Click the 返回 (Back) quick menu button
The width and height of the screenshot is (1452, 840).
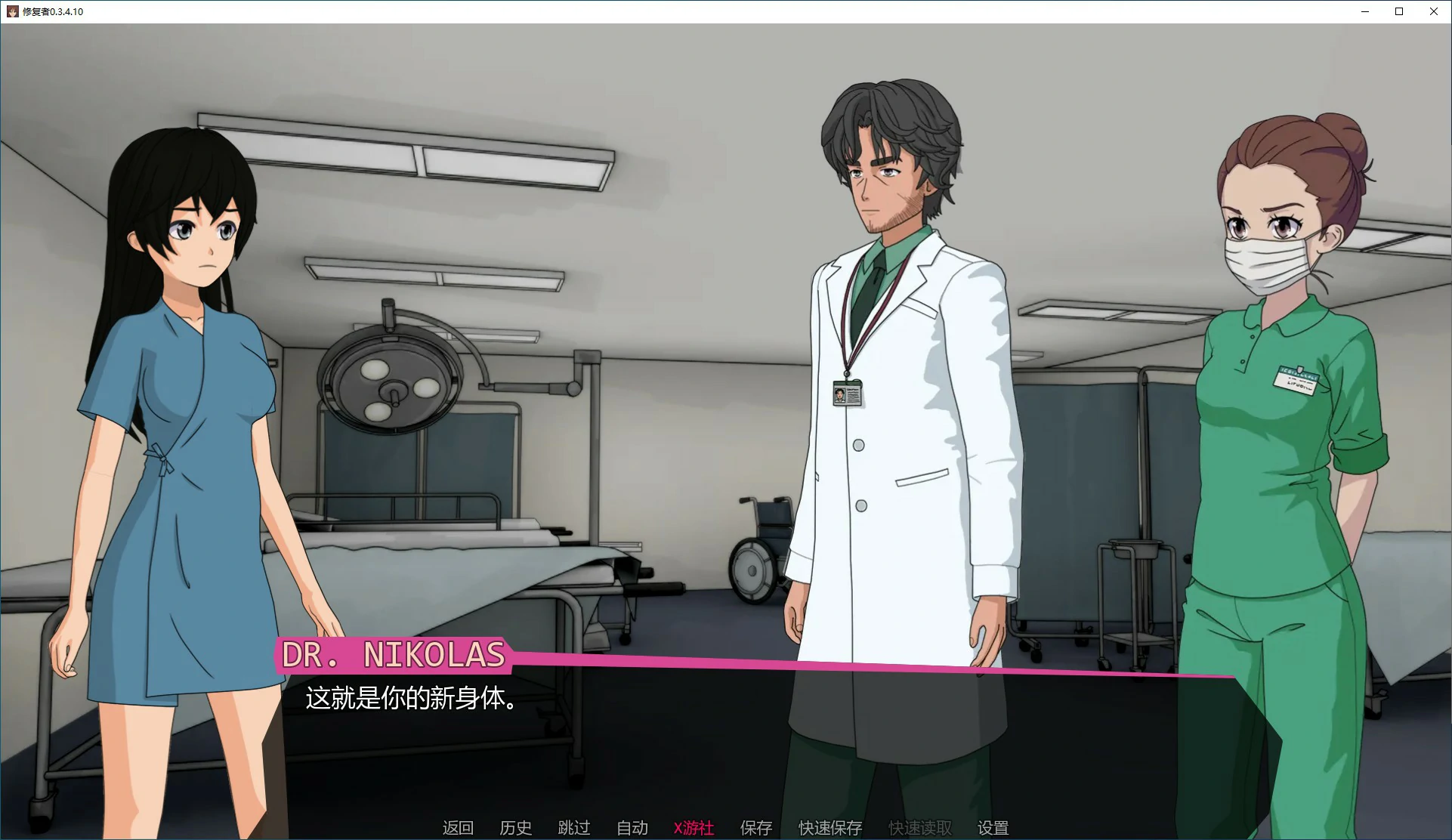(x=458, y=828)
